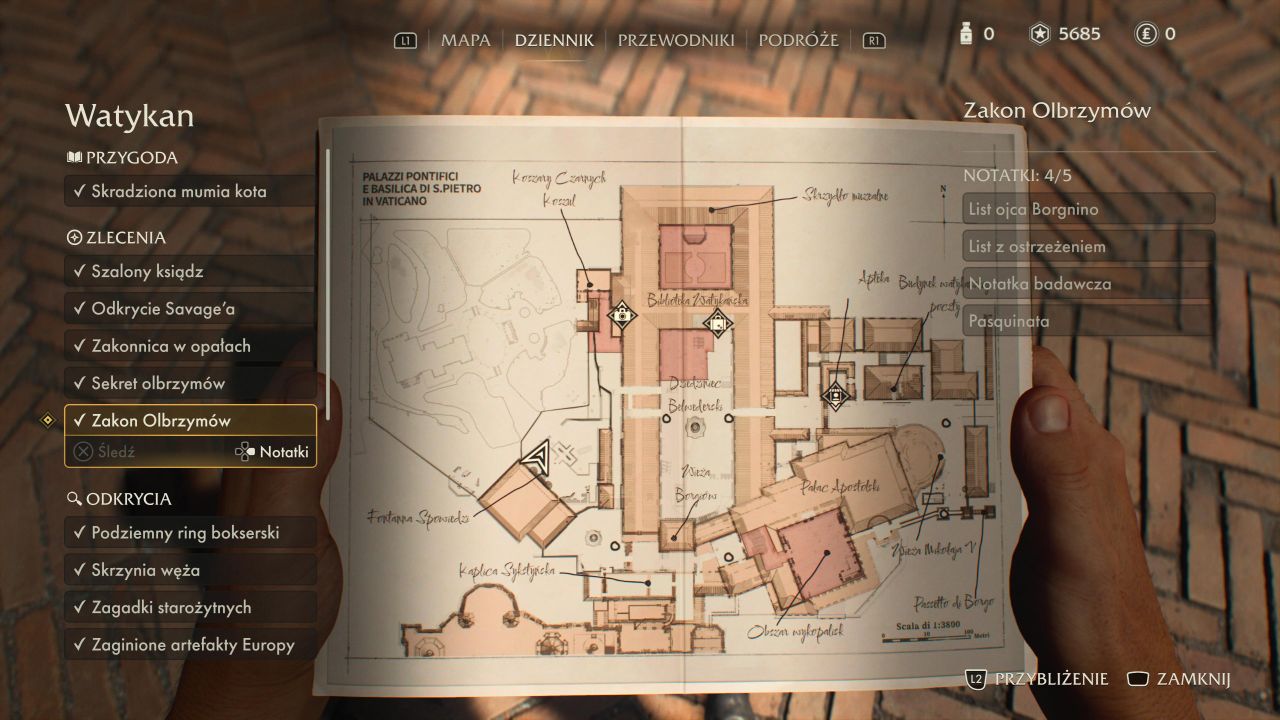Screen dimensions: 1280x720
Task: Click the highlighted Zakon Olbrzymów quest
Action: [190, 421]
